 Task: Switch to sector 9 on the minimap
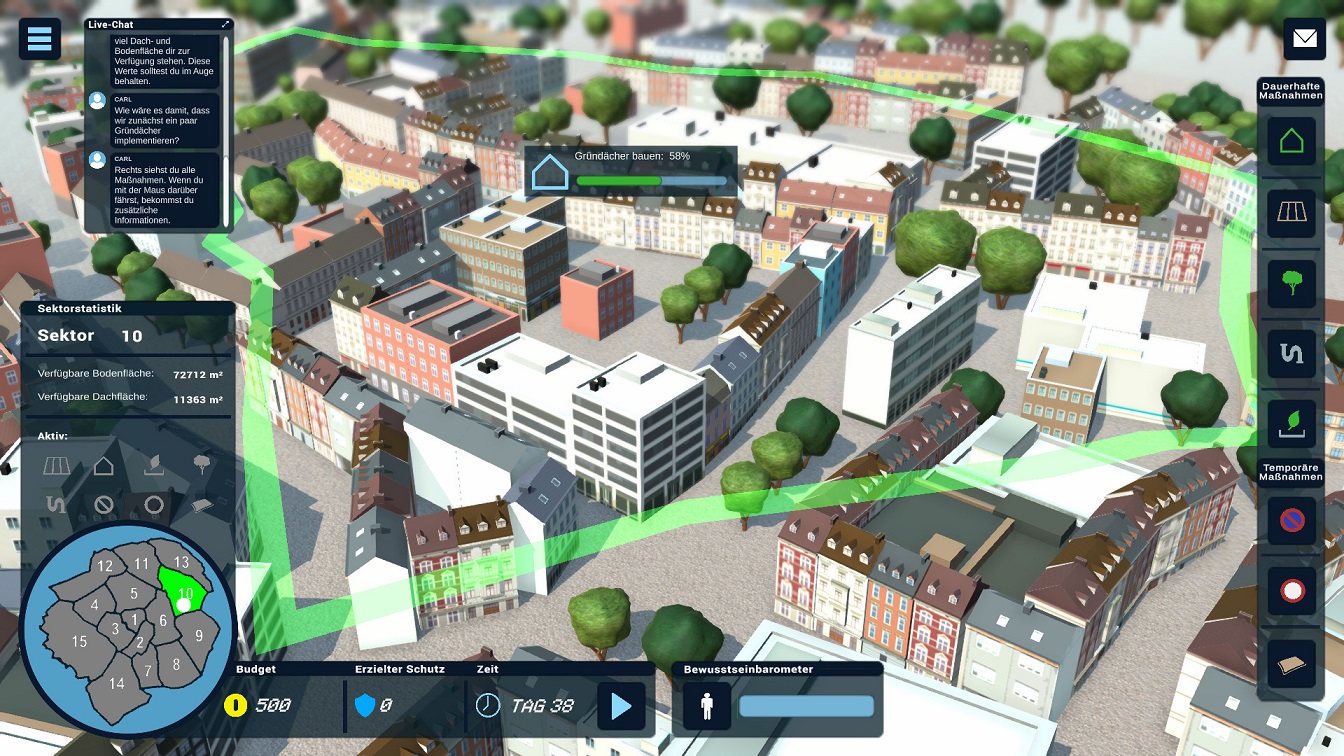point(199,635)
